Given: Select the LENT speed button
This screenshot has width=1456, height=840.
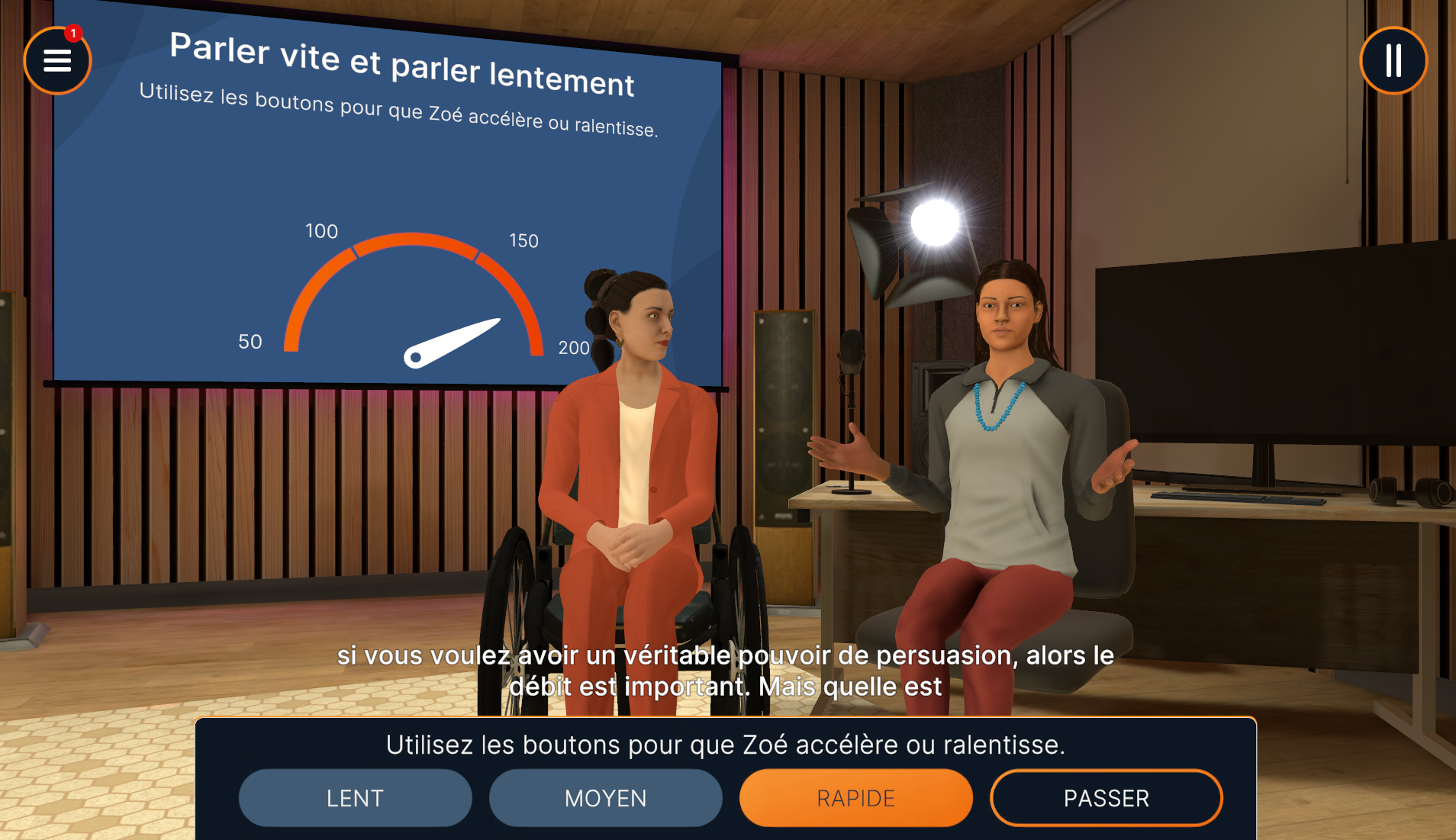Looking at the screenshot, I should click(355, 798).
